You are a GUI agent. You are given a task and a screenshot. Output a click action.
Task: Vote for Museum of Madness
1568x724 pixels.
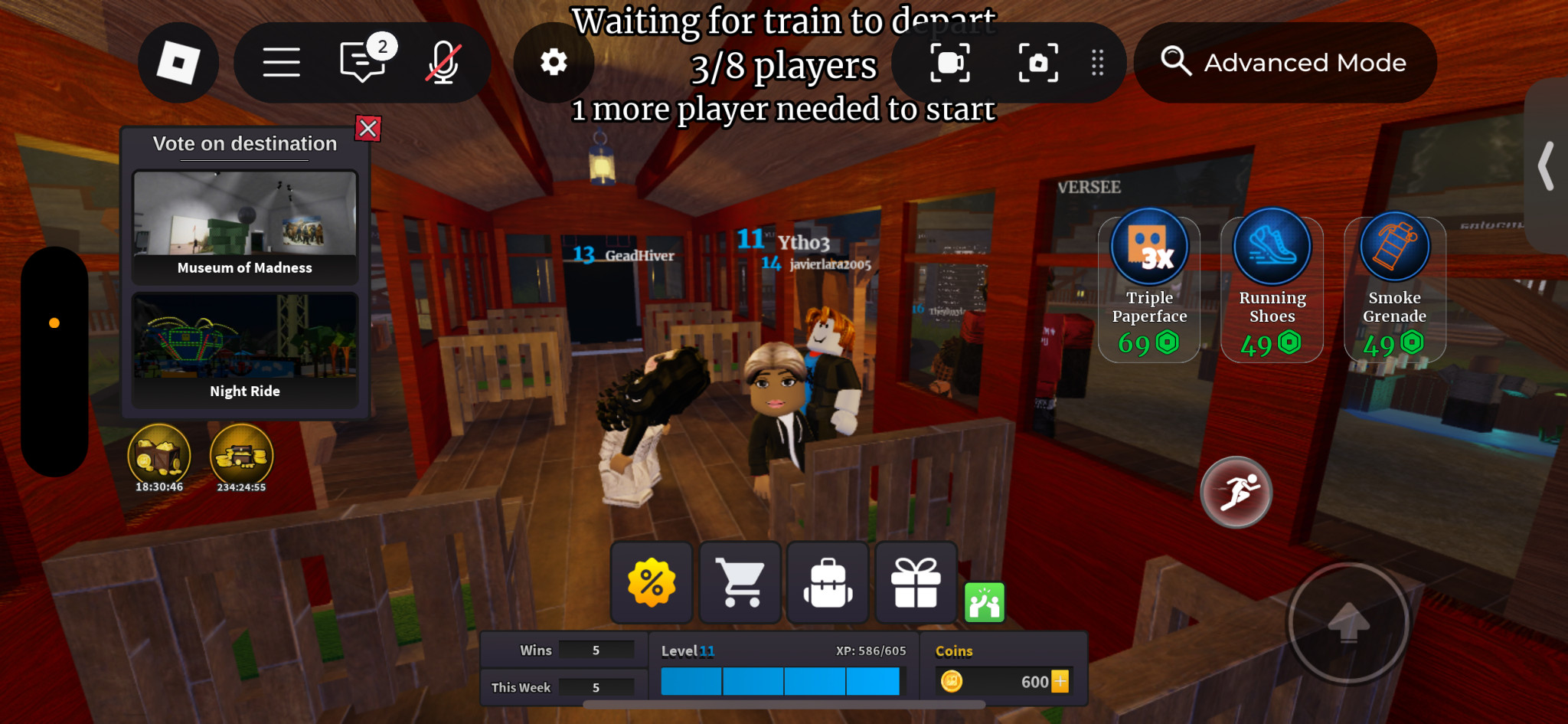pyautogui.click(x=245, y=226)
